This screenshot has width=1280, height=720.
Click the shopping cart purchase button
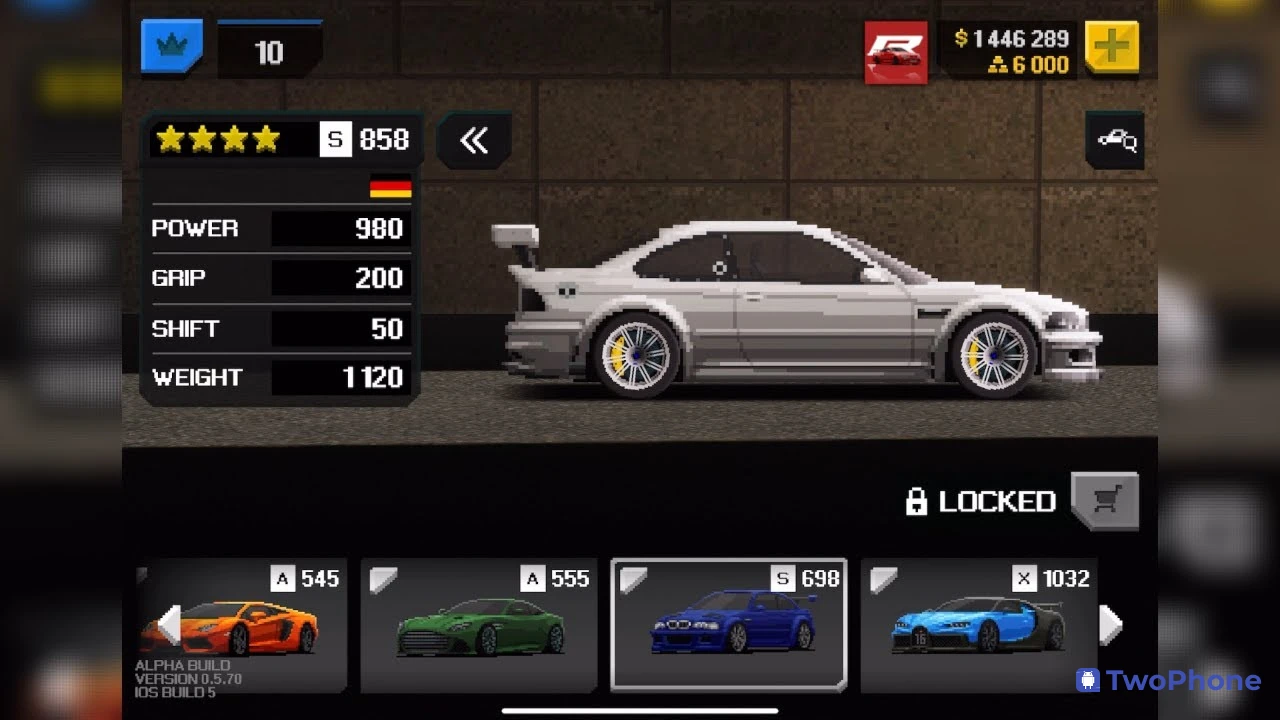click(x=1105, y=500)
